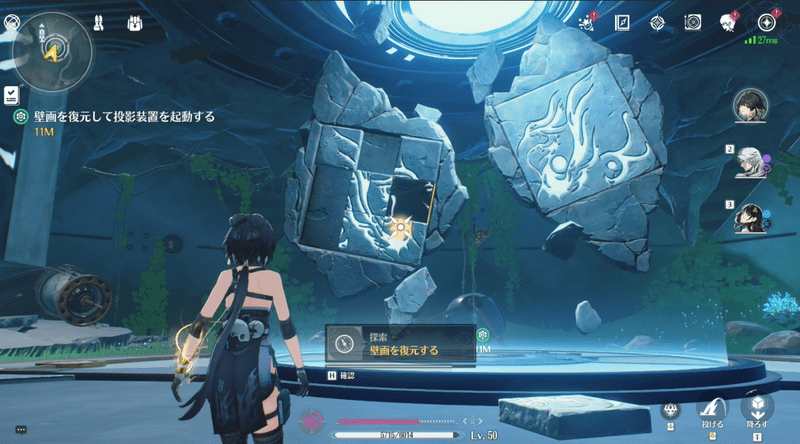Select the quest objective 壁画を復元して投影装置を起動する
Image resolution: width=800 pixels, height=444 pixels.
125,117
